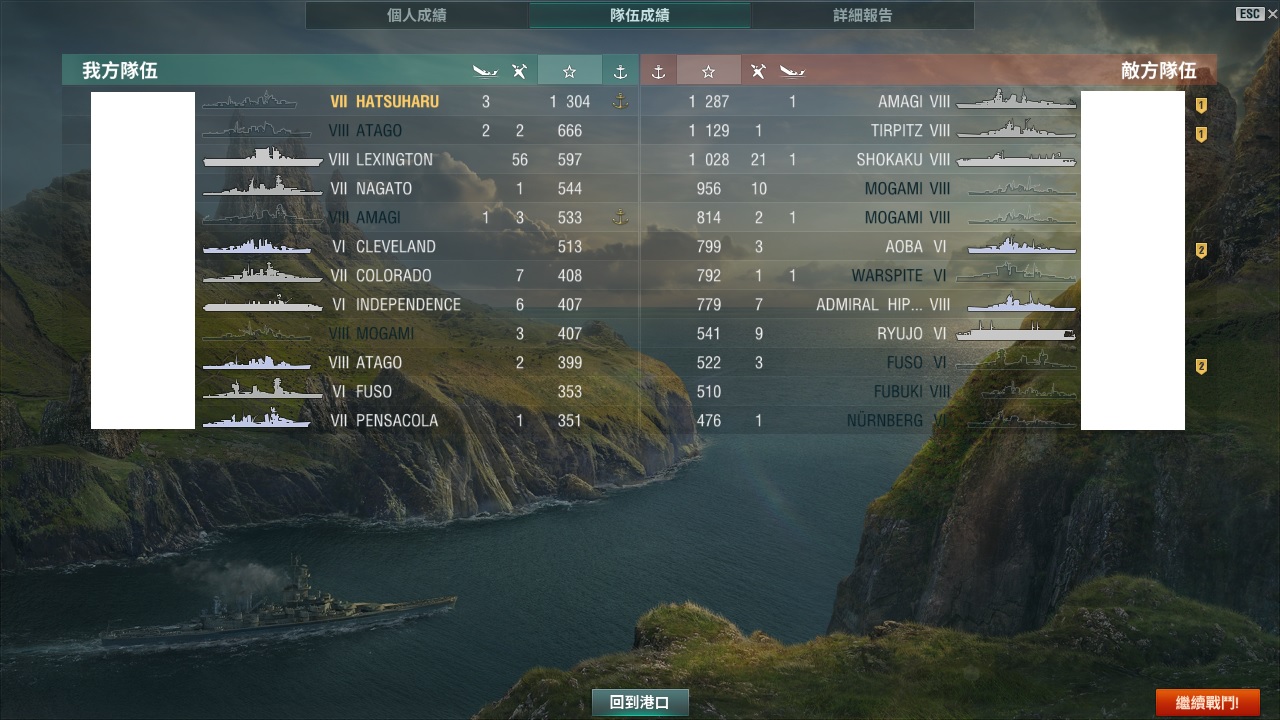
Task: Sort own team by anchor column
Action: [x=620, y=71]
